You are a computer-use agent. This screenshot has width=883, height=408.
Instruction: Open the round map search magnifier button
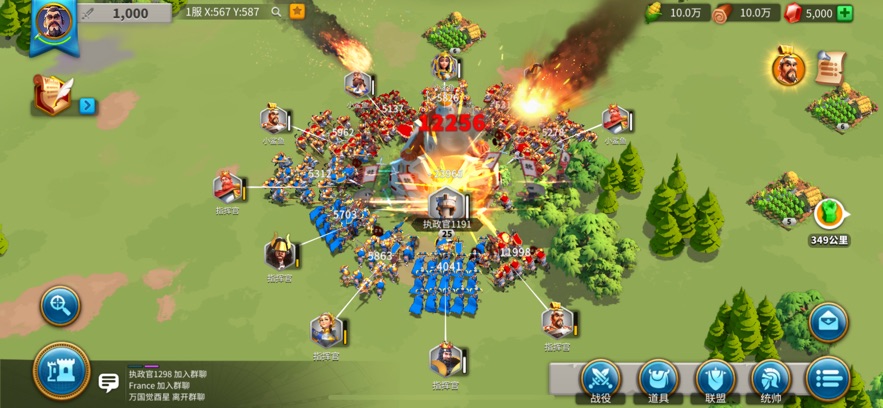[x=60, y=306]
